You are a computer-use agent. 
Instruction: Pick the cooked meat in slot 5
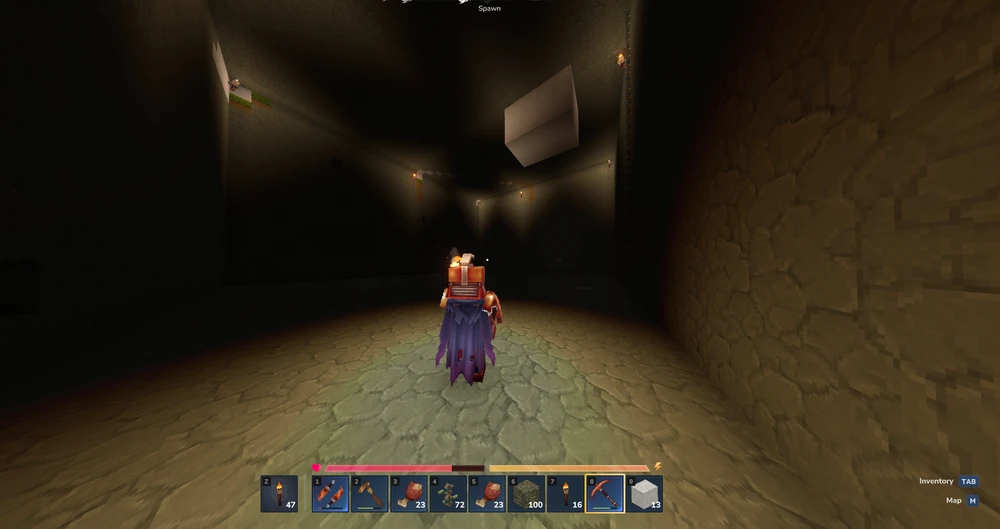(487, 493)
